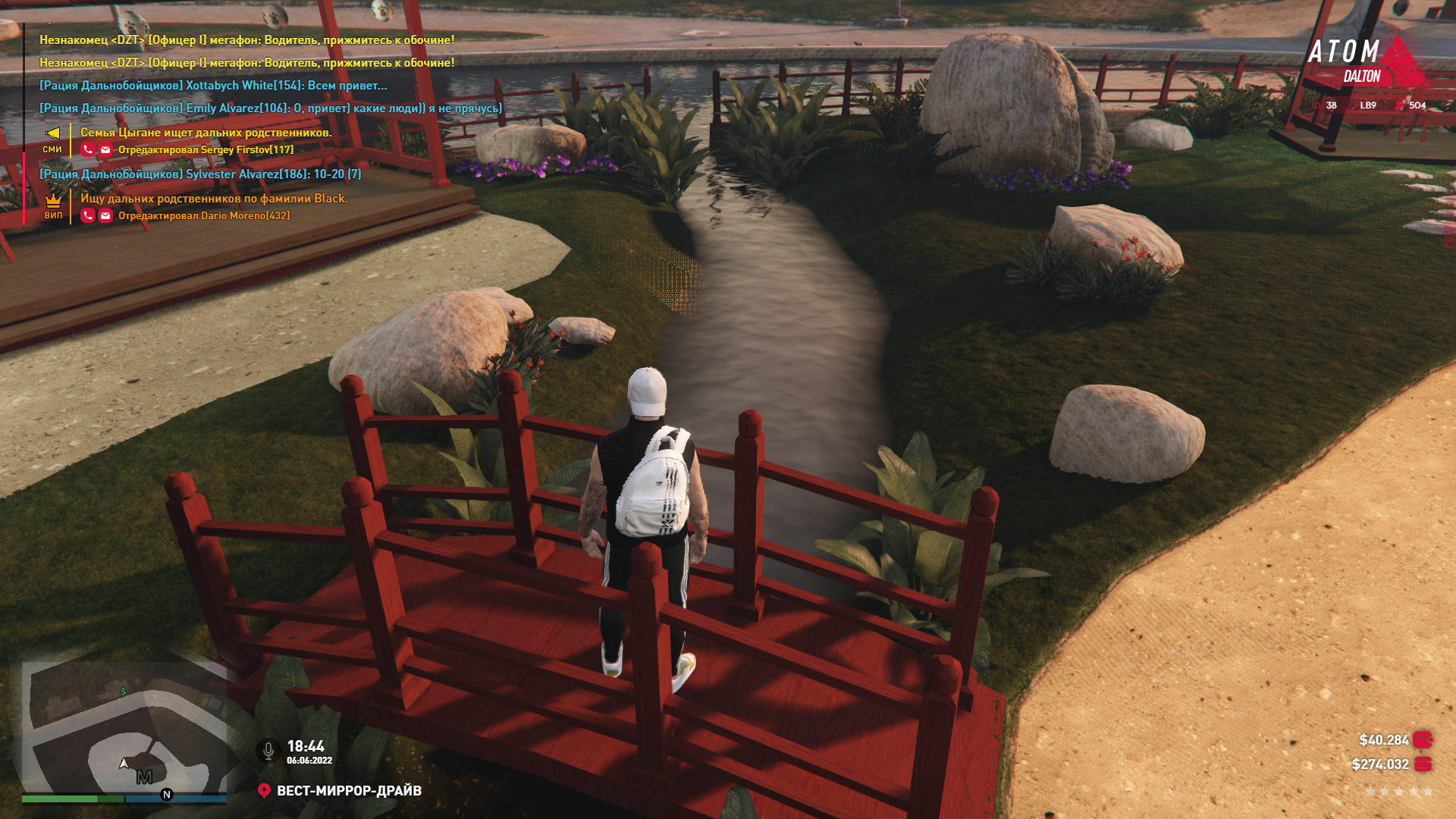Click Xottabych White's trucker radio message
Image resolution: width=1456 pixels, height=819 pixels.
click(x=213, y=86)
